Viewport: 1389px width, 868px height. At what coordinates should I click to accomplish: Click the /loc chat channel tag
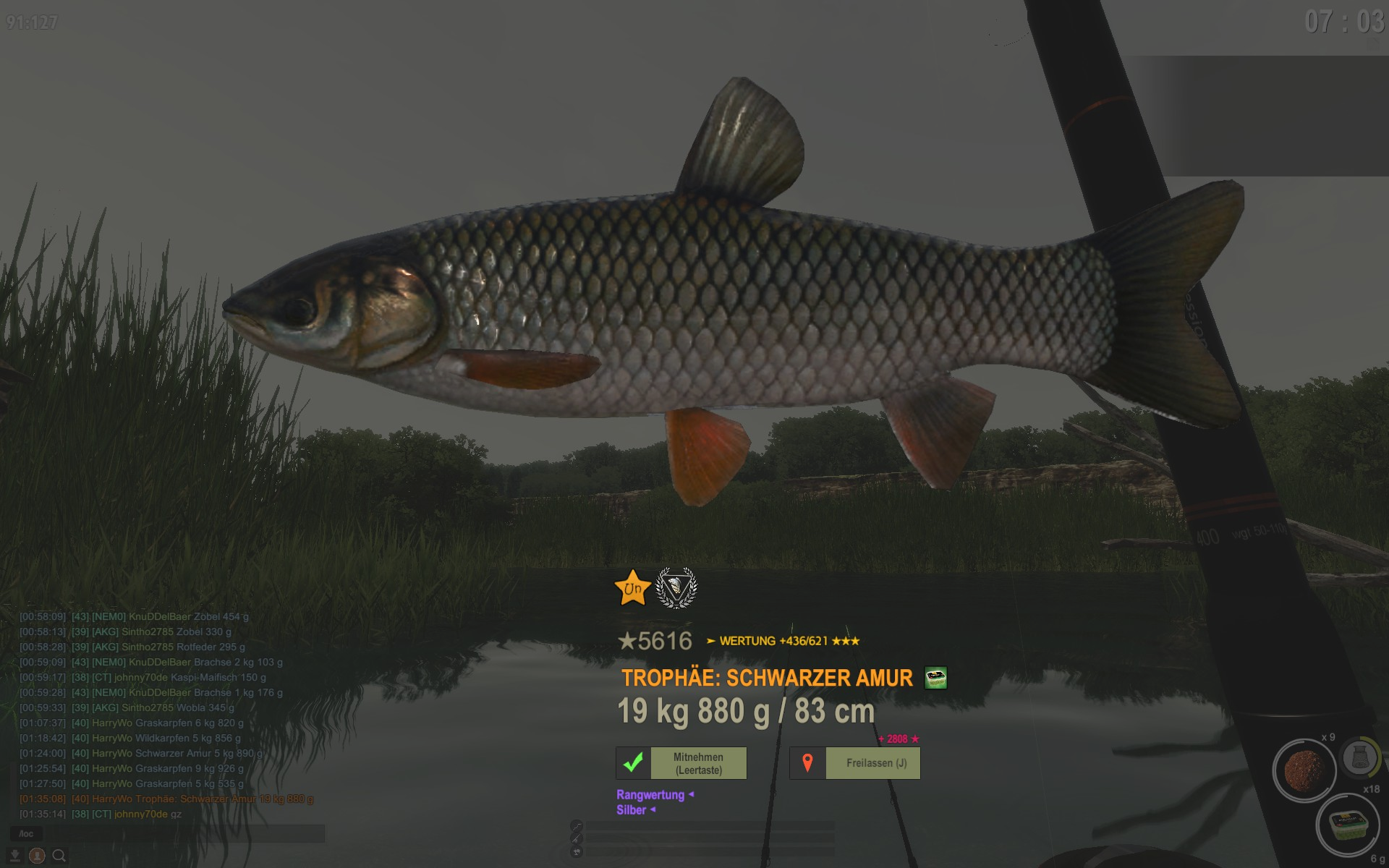pos(26,834)
